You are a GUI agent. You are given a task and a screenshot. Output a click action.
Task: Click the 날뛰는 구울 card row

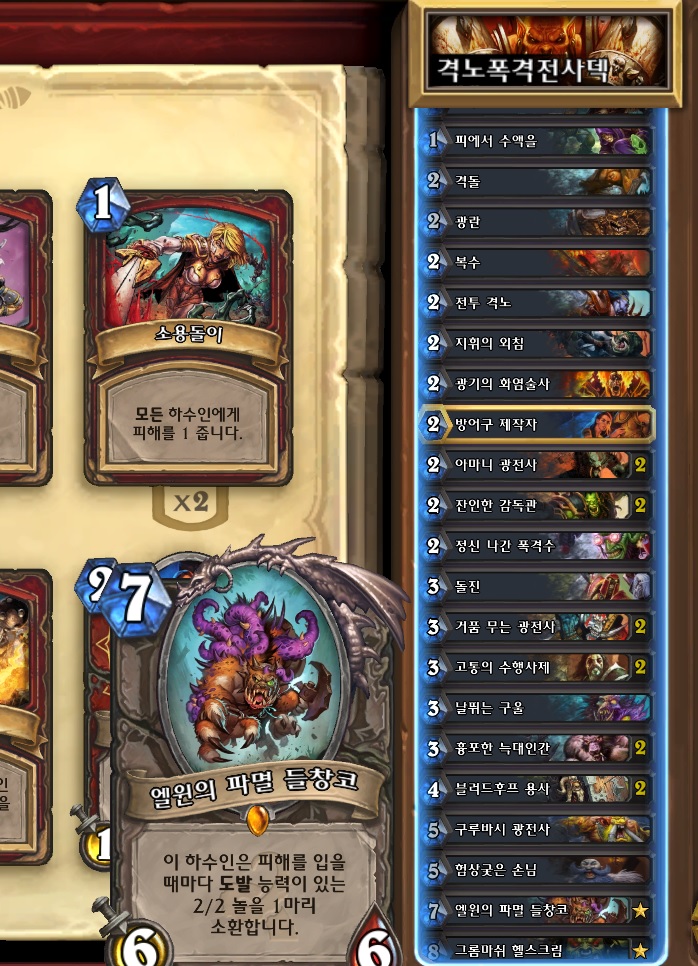coord(538,708)
